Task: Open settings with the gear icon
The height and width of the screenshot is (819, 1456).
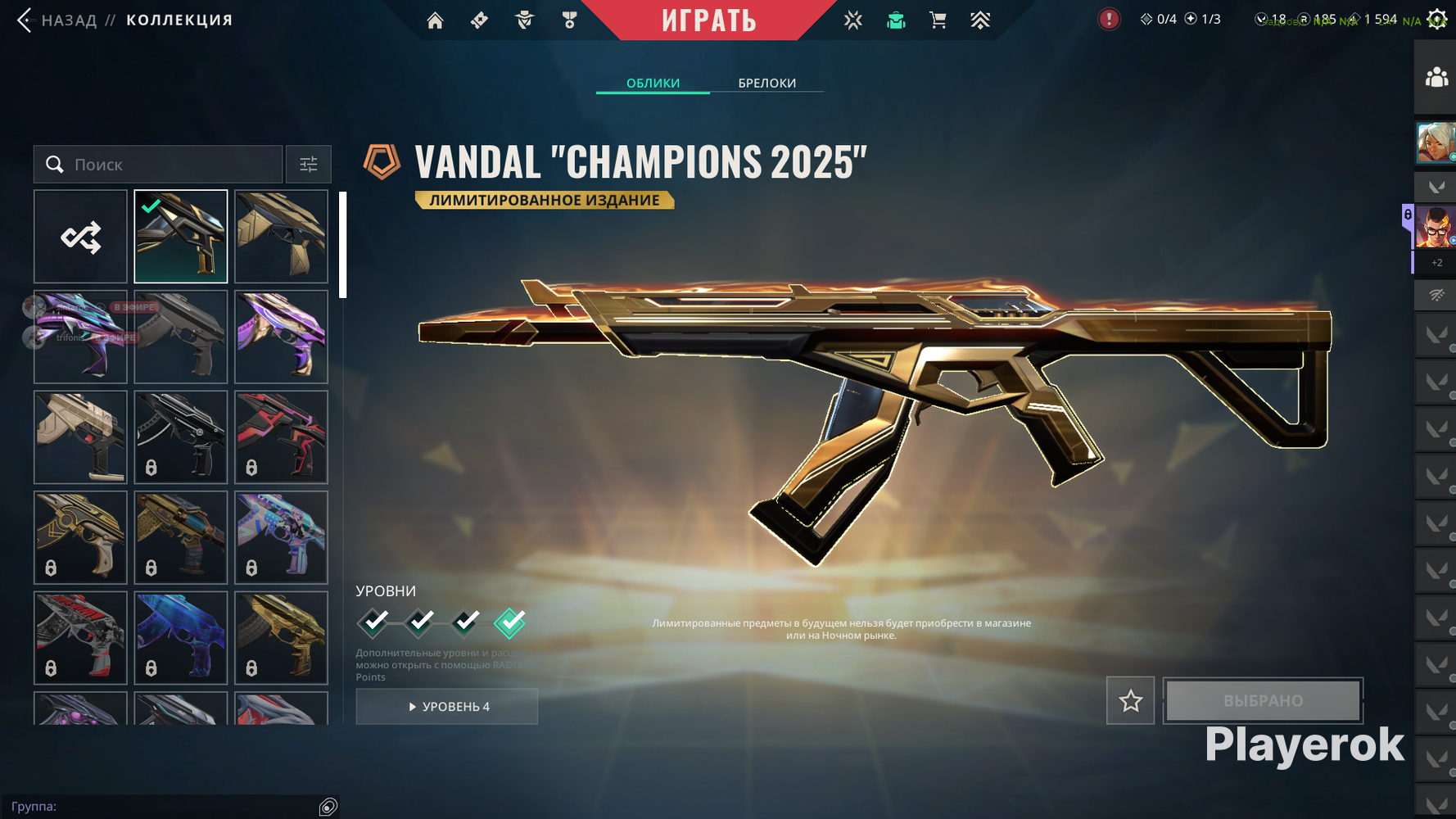Action: tap(1437, 19)
